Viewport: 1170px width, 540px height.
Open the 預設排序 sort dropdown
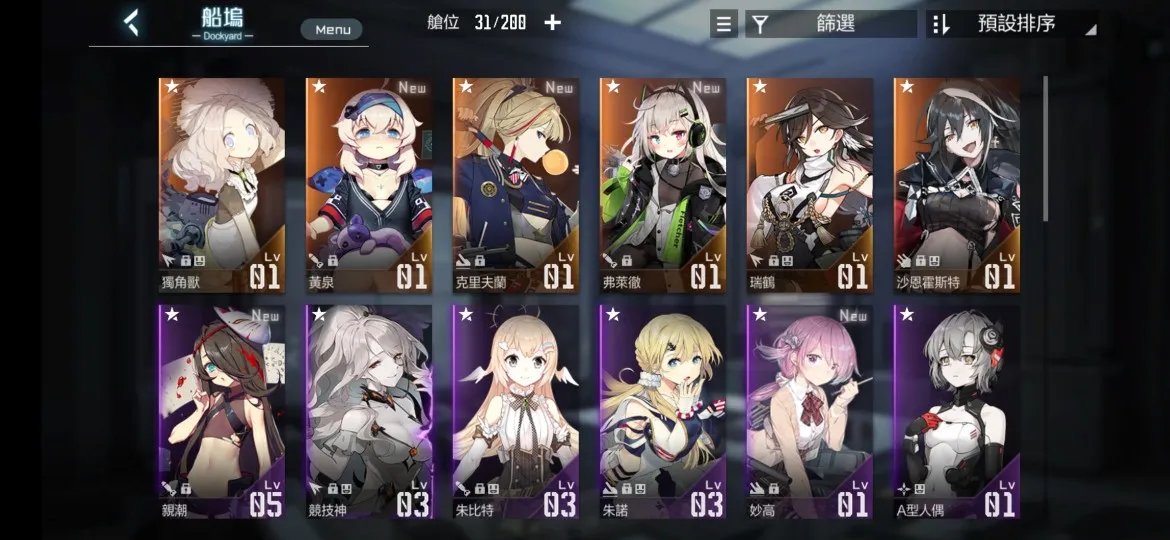pyautogui.click(x=1011, y=24)
